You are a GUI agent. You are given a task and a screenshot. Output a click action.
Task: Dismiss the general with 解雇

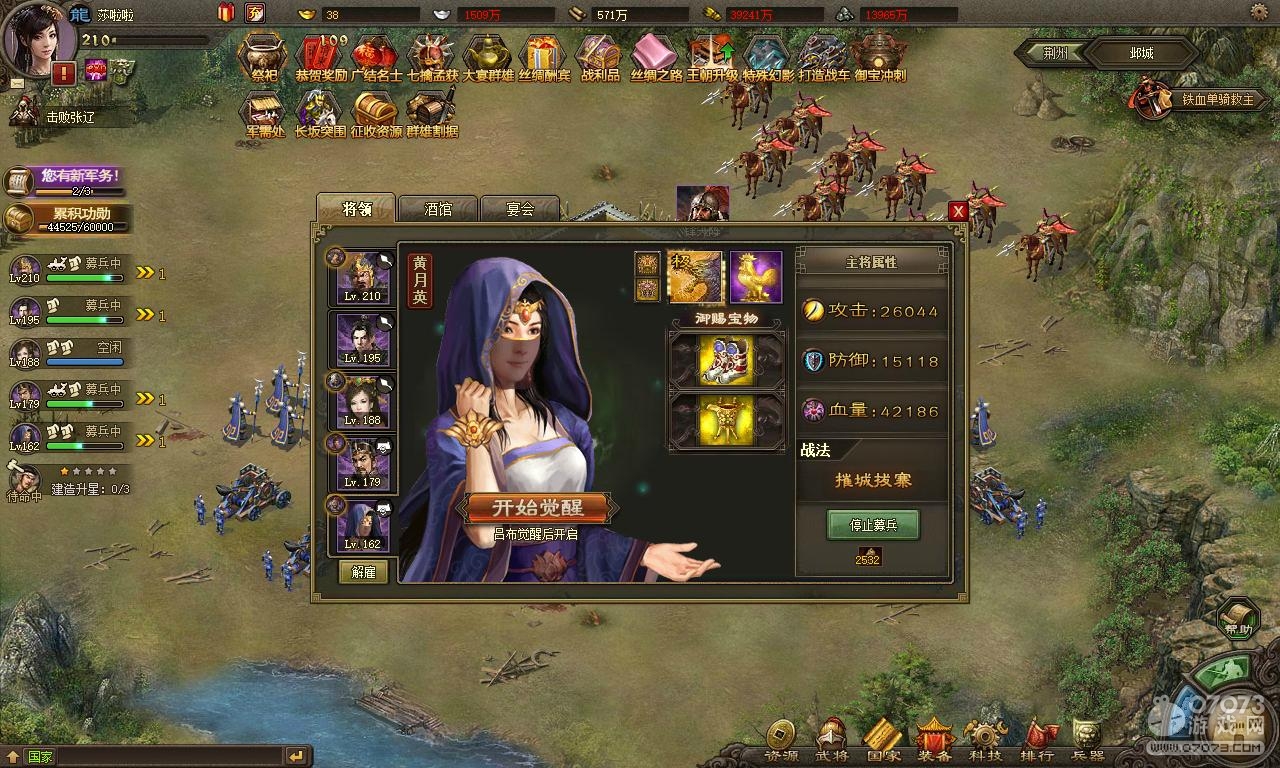pos(362,571)
